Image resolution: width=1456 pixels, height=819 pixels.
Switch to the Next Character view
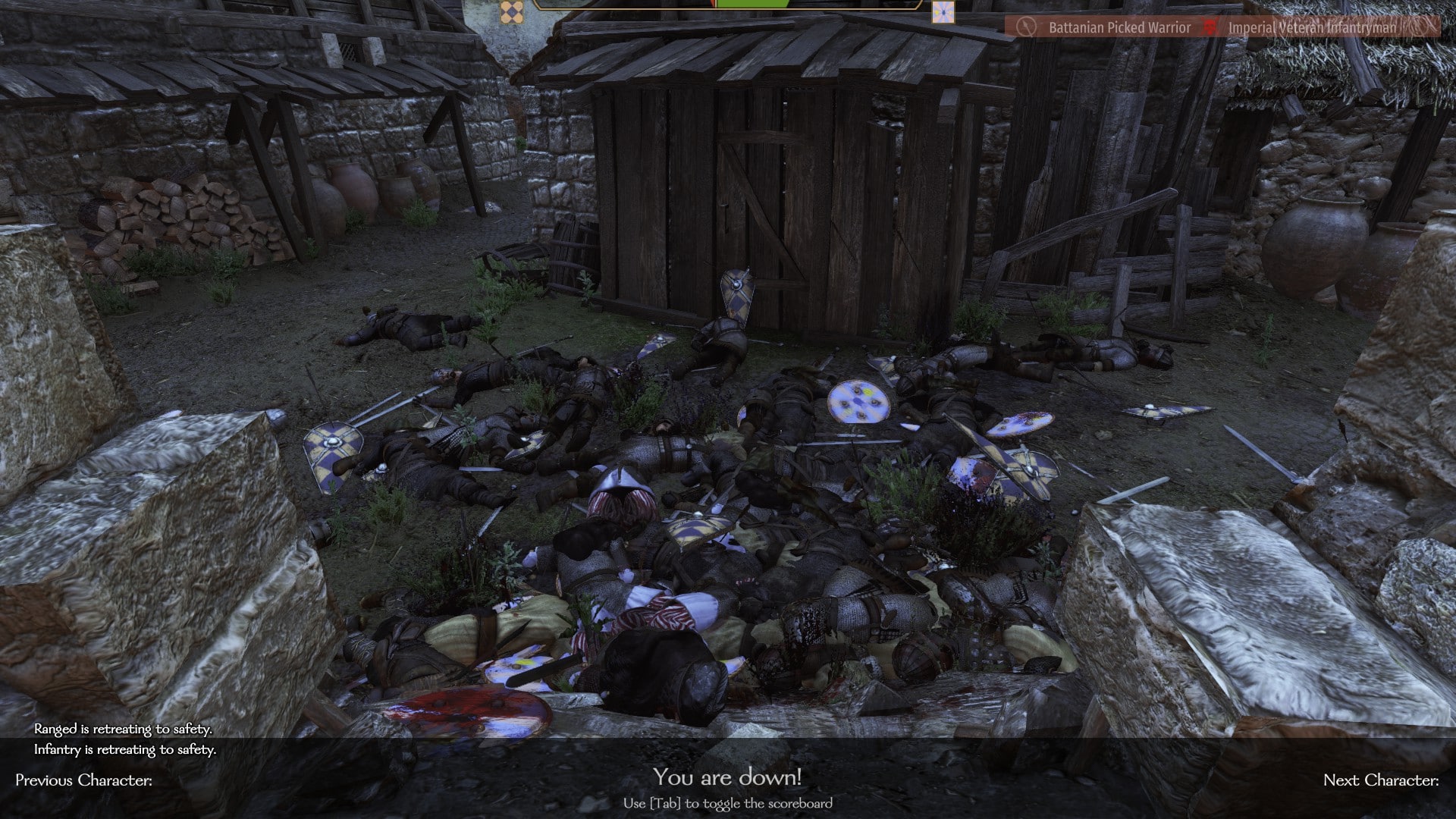1380,780
